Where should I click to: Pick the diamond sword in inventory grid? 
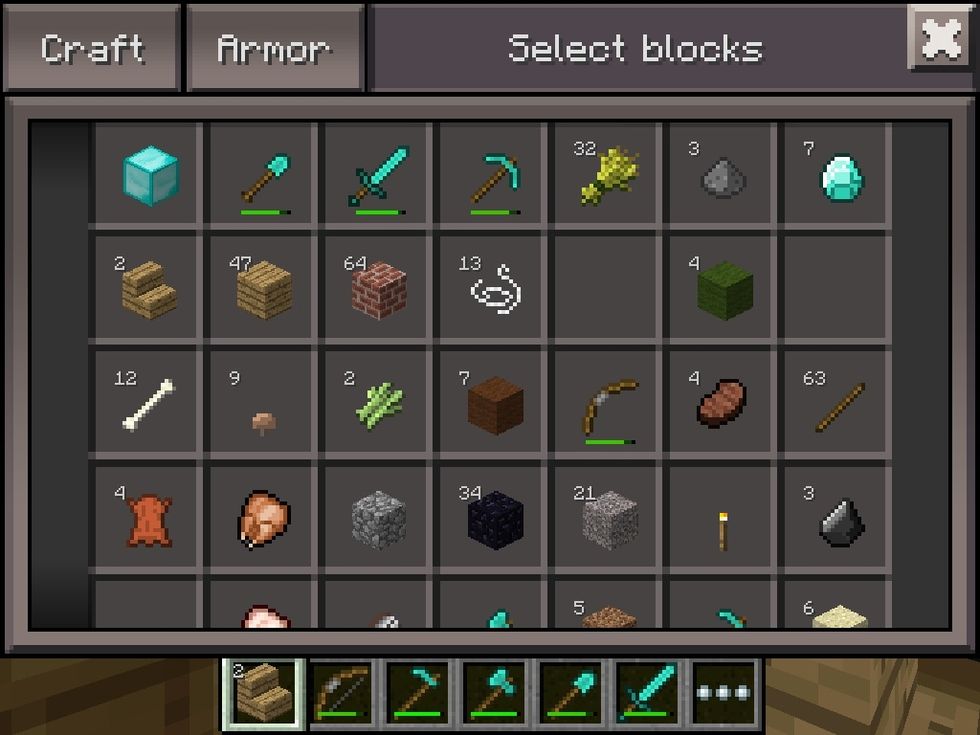coord(379,174)
